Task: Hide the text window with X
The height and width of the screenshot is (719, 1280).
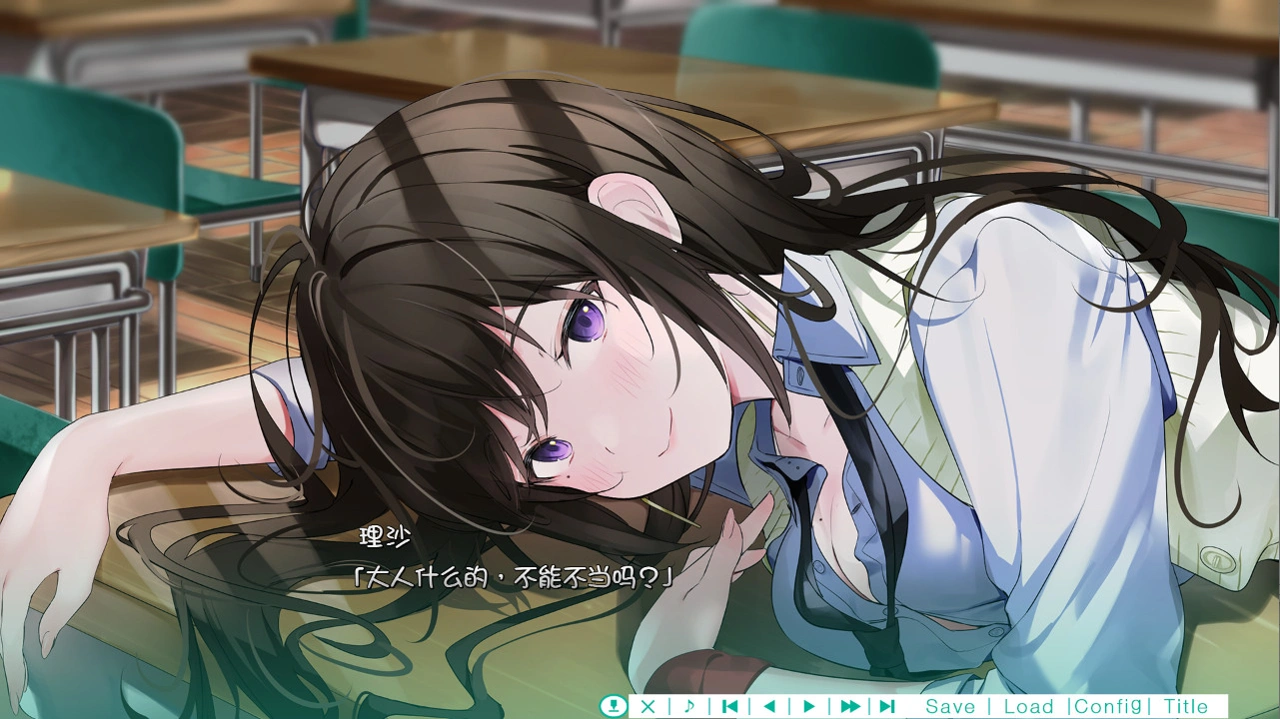Action: [648, 706]
